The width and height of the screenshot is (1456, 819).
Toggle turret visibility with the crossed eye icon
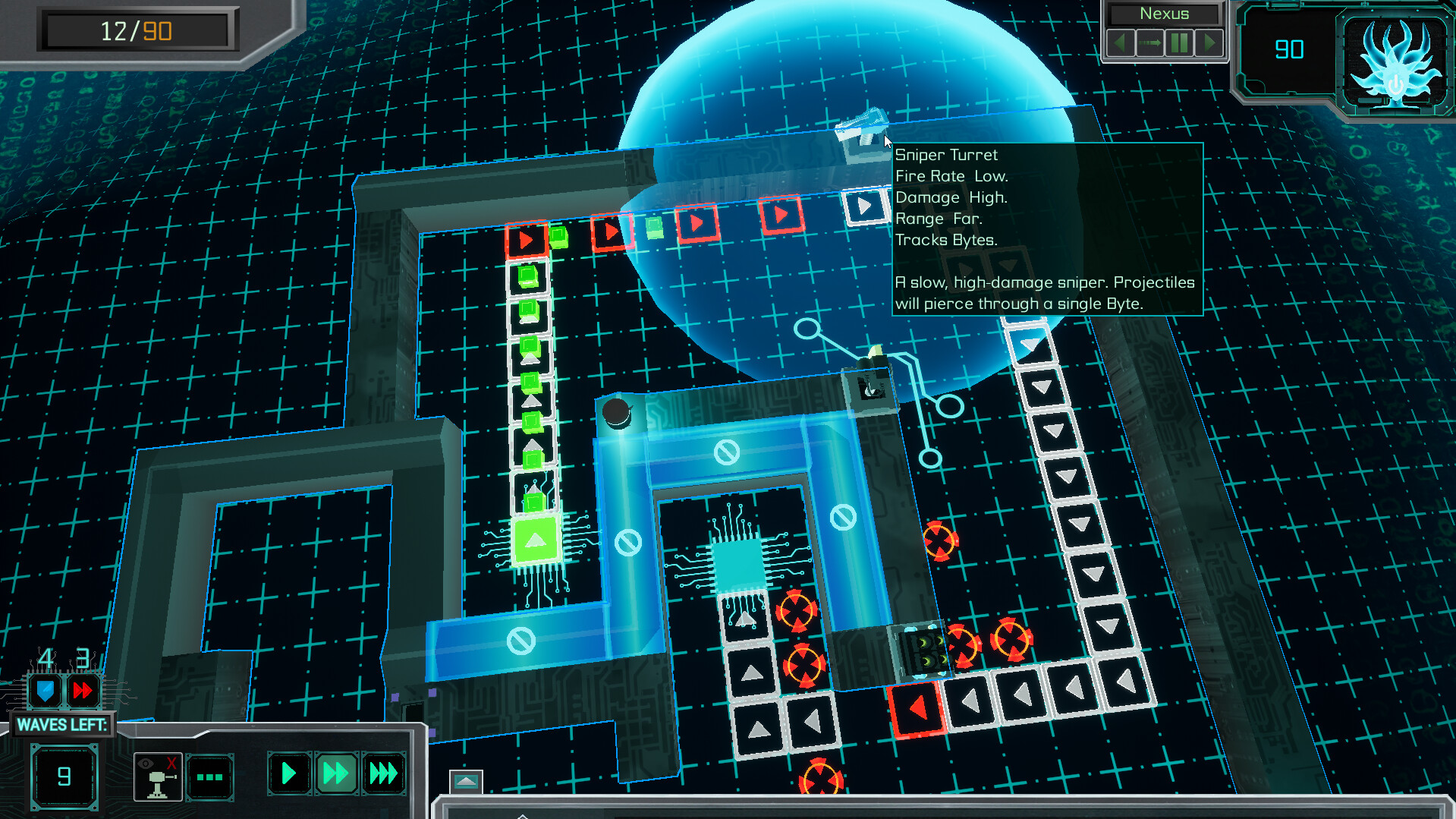pyautogui.click(x=157, y=776)
